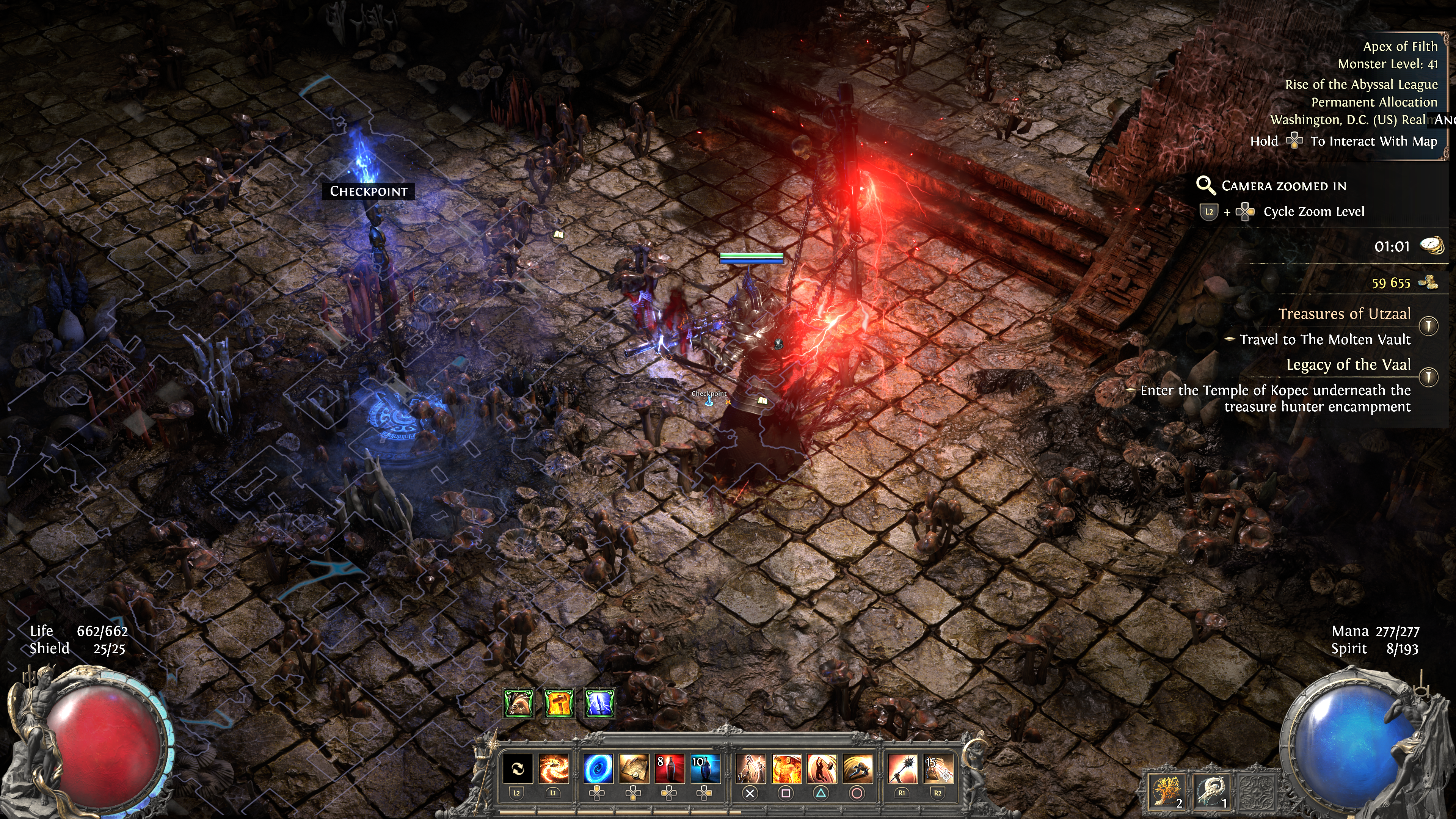This screenshot has height=819, width=1456.
Task: Trigger the fiery shouting warrior skill
Action: pos(786,769)
